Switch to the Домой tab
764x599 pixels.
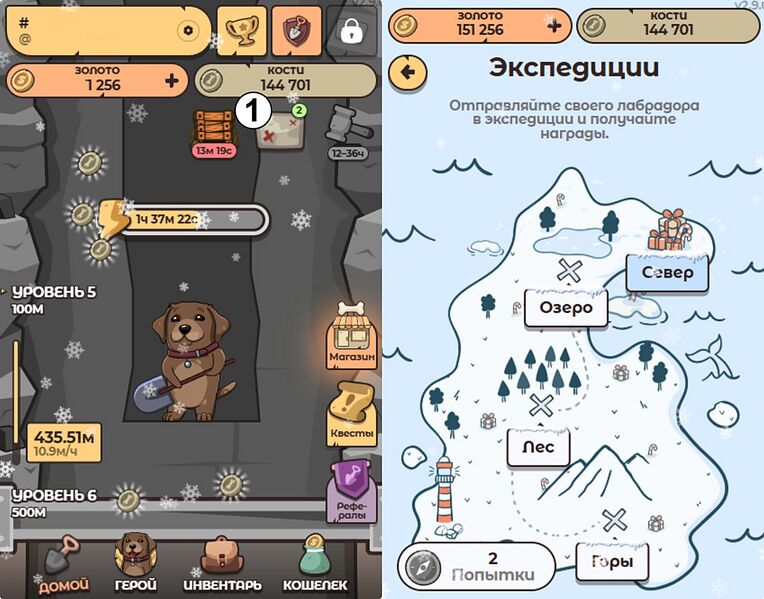pos(63,563)
